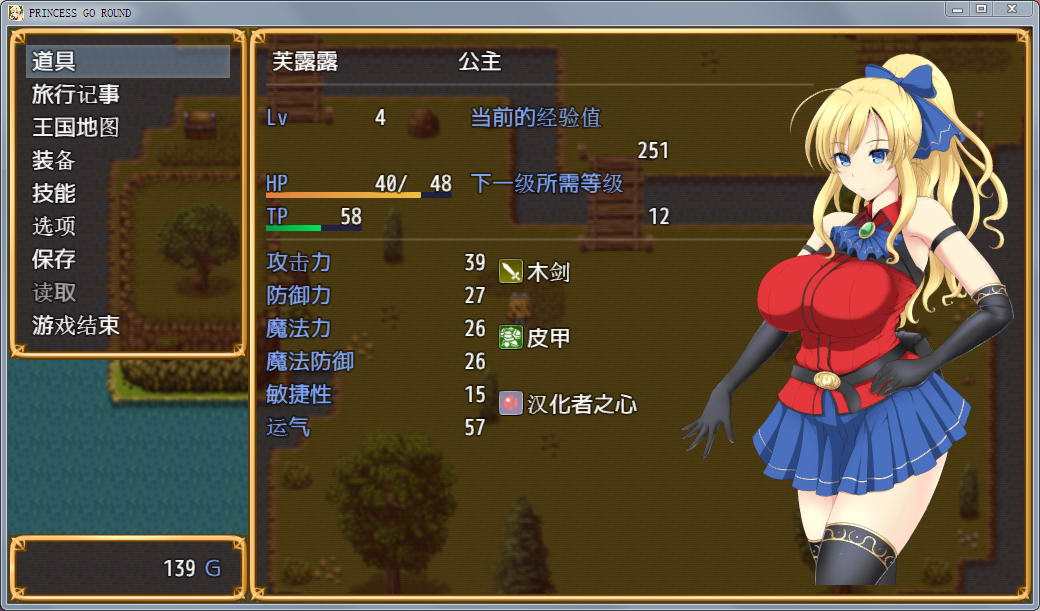Screen dimensions: 1040x611
Task: Select the 汉化者之心 accessory slot
Action: tap(568, 404)
